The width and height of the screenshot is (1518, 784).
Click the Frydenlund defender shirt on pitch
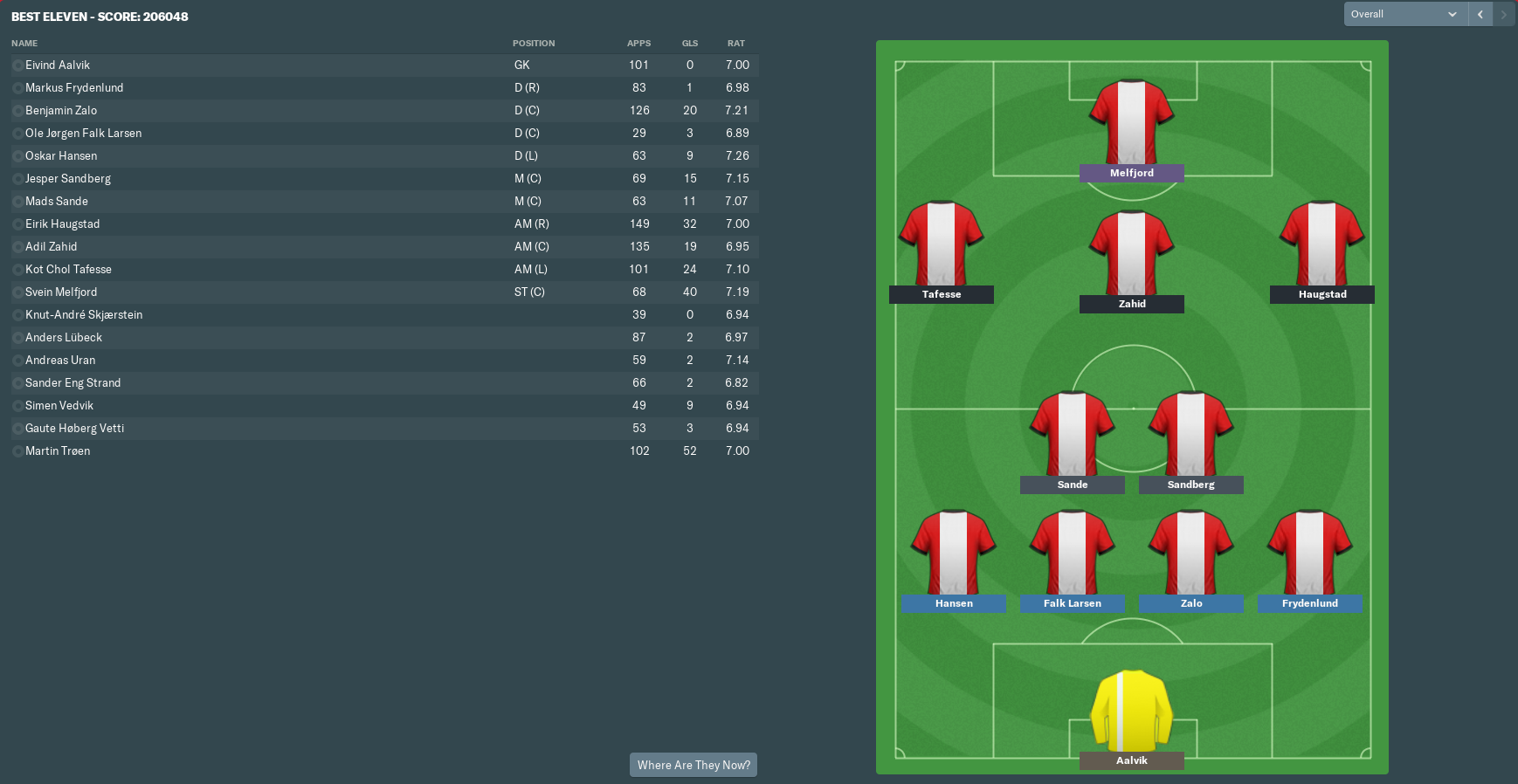click(x=1309, y=553)
